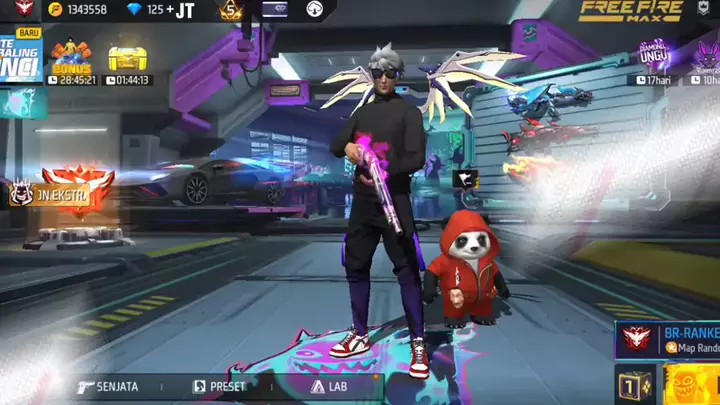This screenshot has height=405, width=720.
Task: Open the Preset loadout menu
Action: point(220,386)
